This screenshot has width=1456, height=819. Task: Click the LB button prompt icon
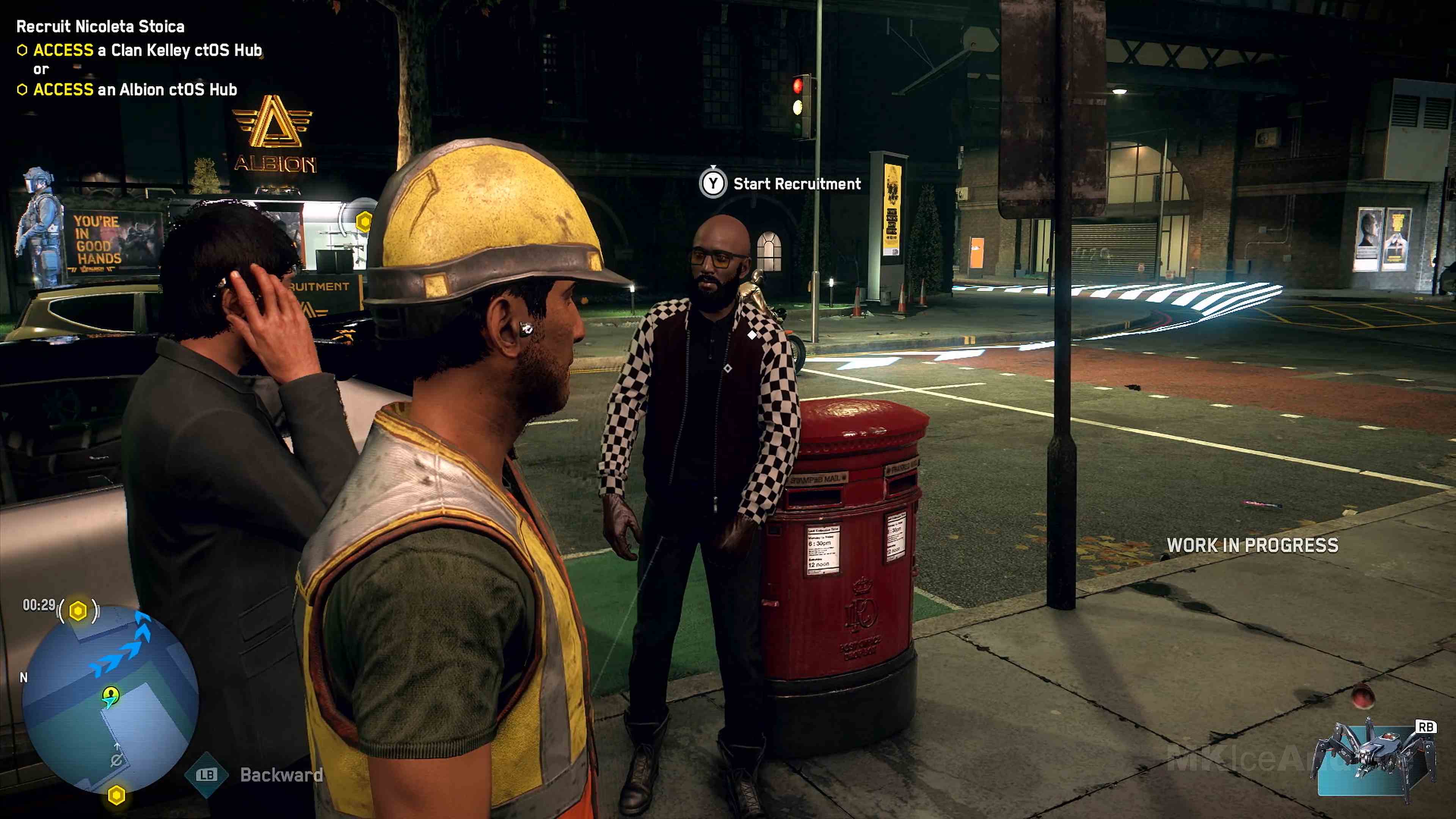click(x=206, y=775)
